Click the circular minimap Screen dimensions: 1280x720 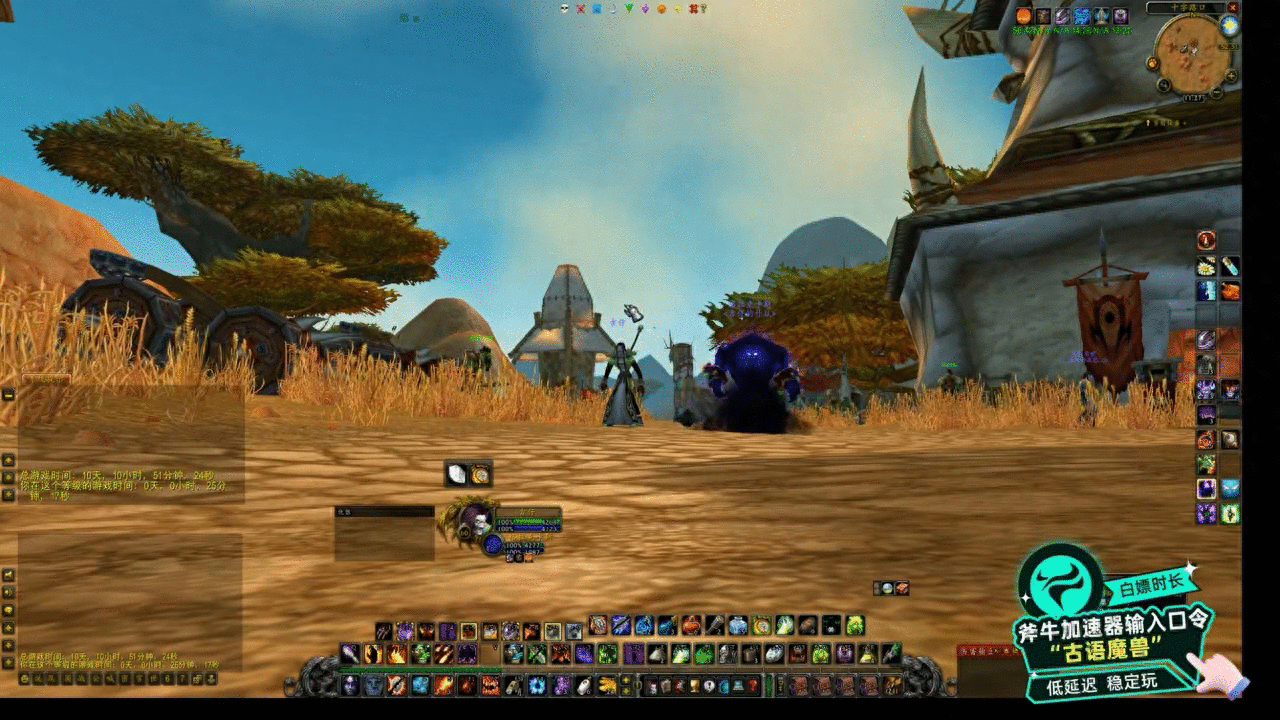(x=1191, y=50)
